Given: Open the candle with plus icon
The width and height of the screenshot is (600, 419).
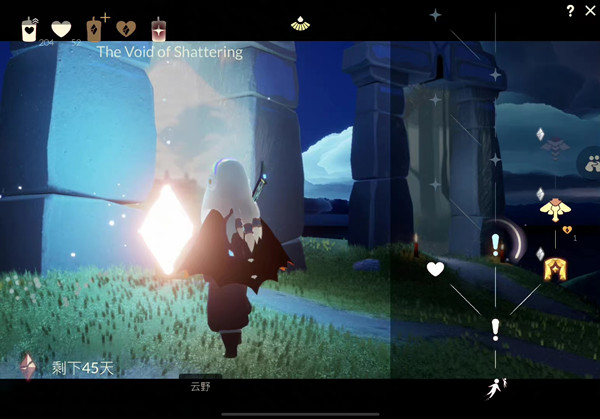Looking at the screenshot, I should (95, 28).
